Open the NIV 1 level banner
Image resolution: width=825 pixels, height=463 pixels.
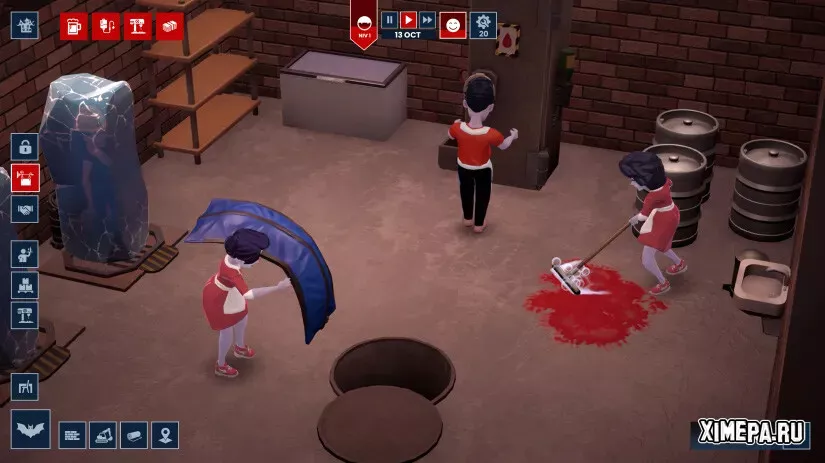[364, 24]
